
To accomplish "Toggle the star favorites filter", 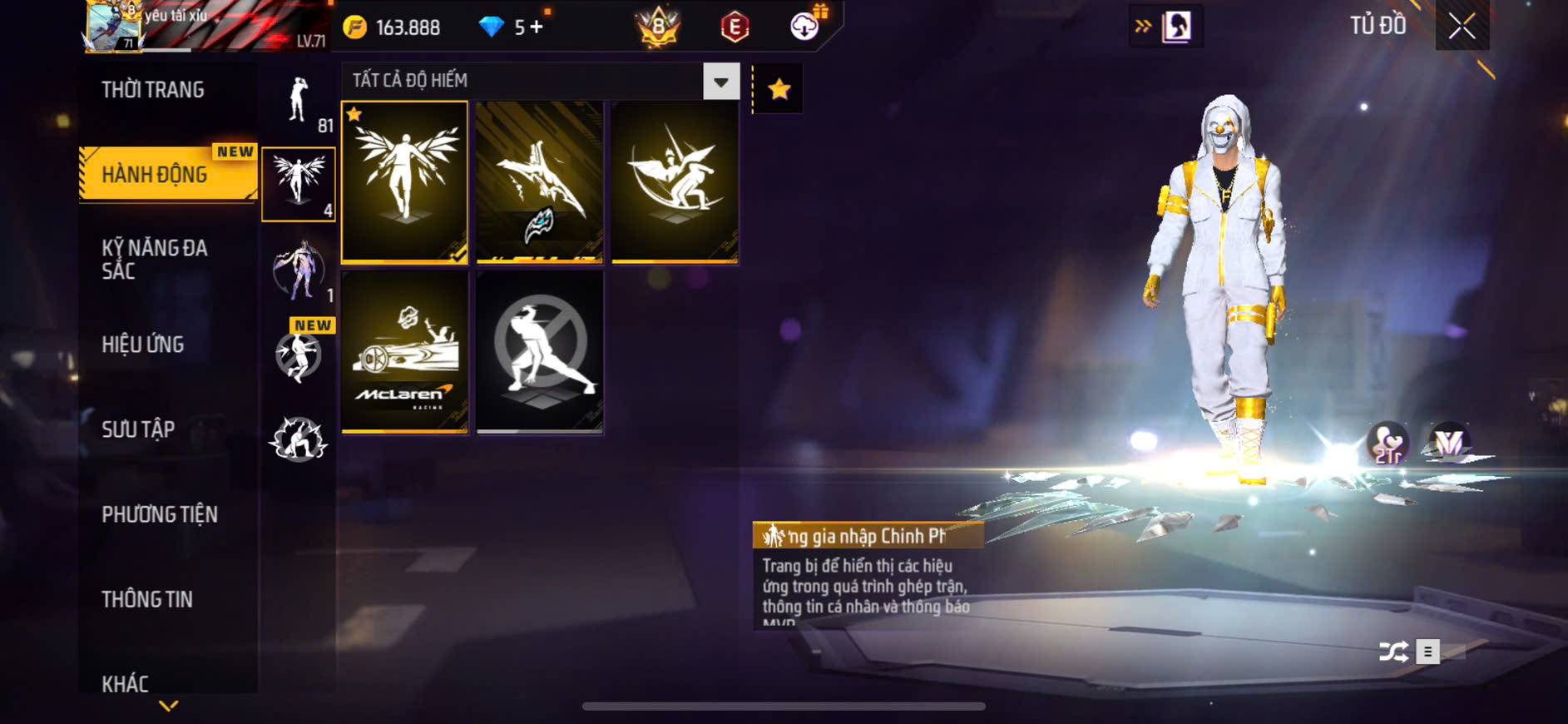I will tap(779, 89).
